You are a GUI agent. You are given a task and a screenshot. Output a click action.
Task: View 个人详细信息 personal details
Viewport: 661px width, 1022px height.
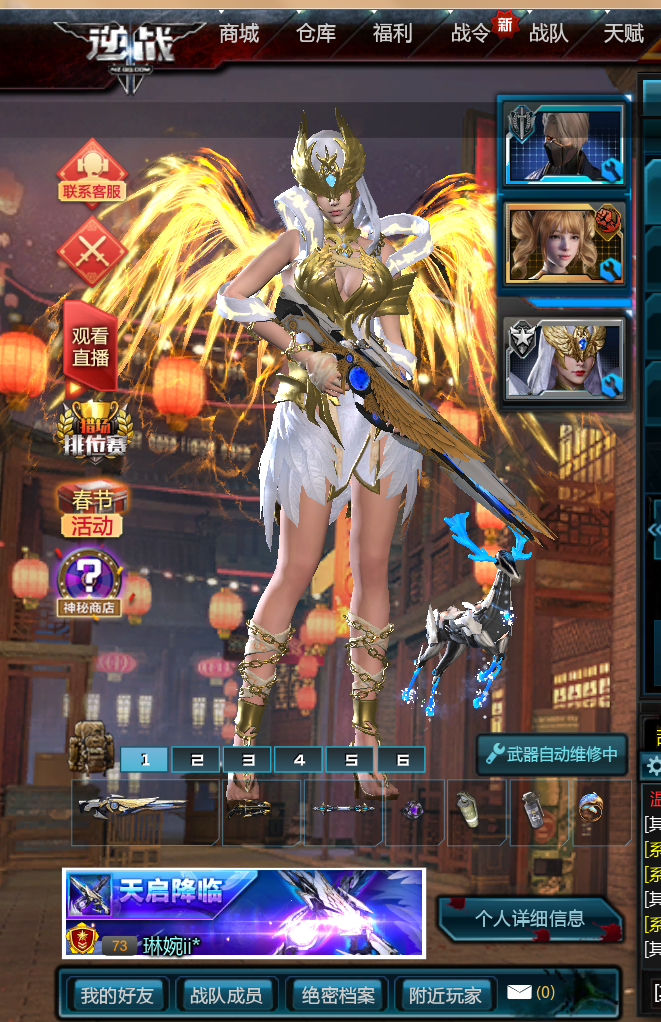click(x=530, y=918)
